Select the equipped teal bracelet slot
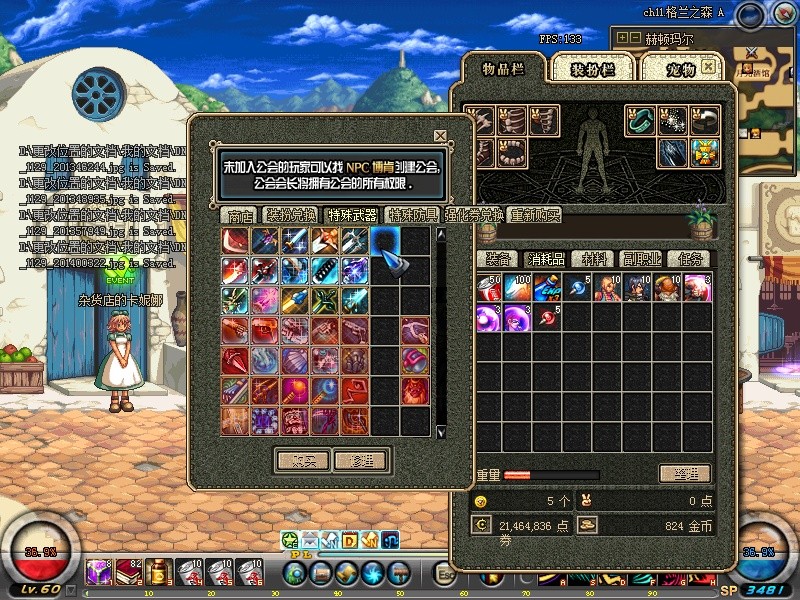 click(x=640, y=121)
